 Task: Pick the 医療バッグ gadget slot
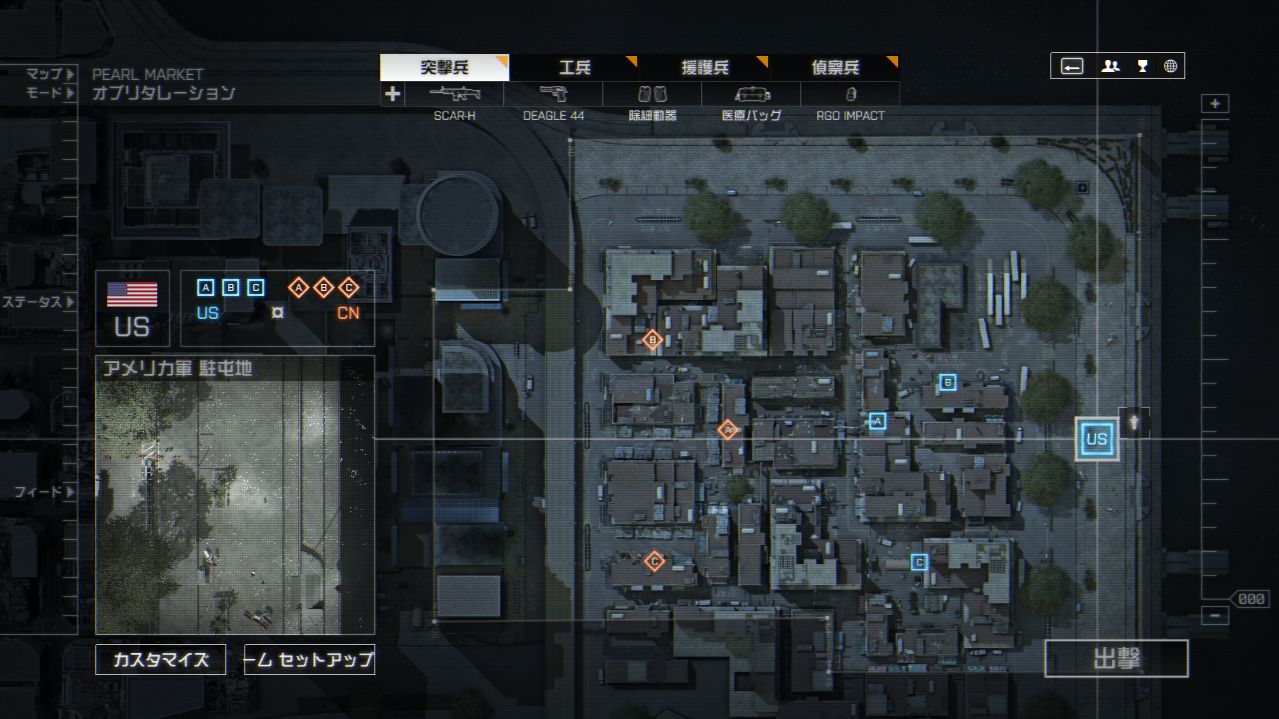(751, 95)
